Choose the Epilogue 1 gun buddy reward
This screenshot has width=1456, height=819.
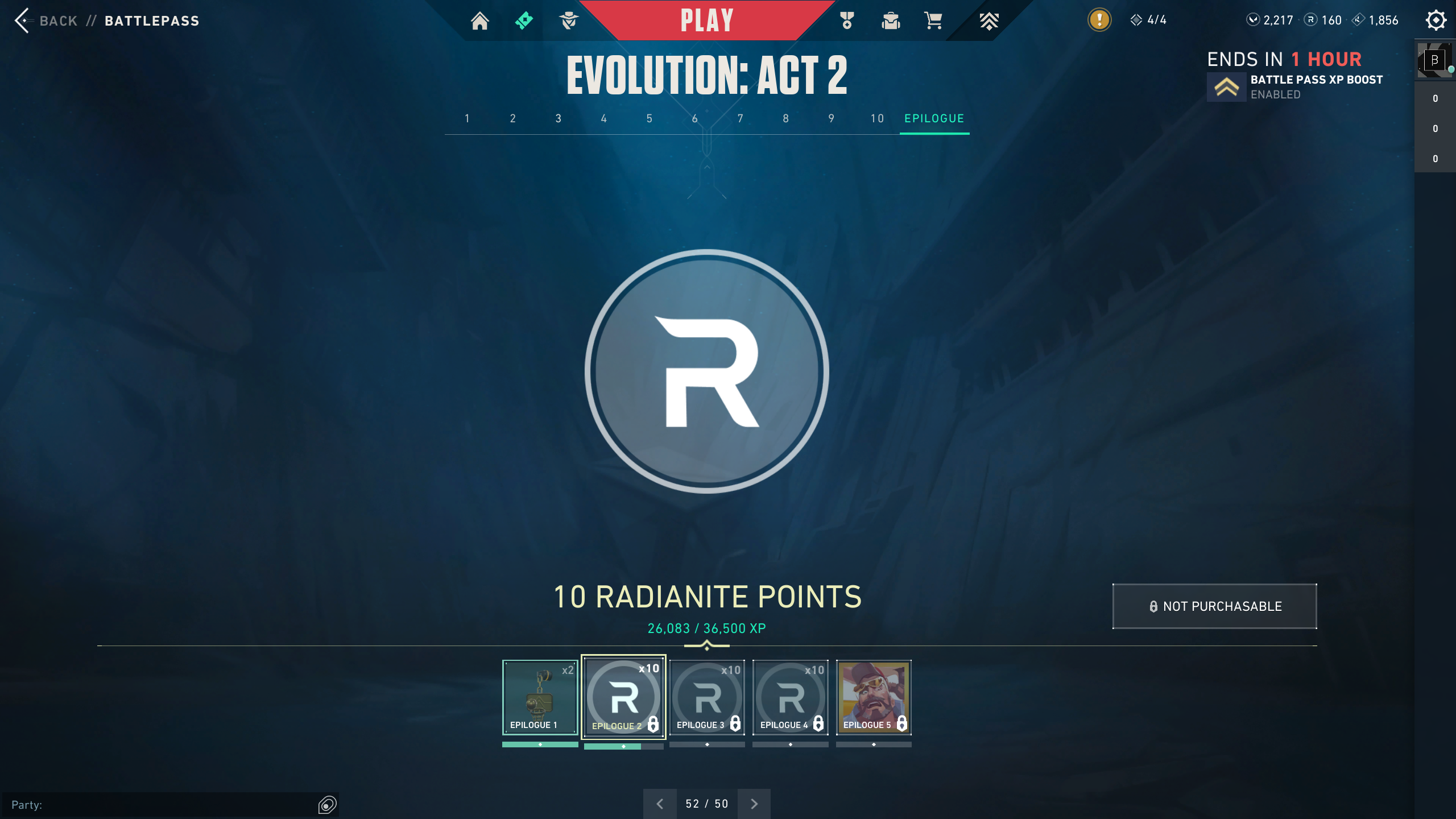pyautogui.click(x=540, y=697)
